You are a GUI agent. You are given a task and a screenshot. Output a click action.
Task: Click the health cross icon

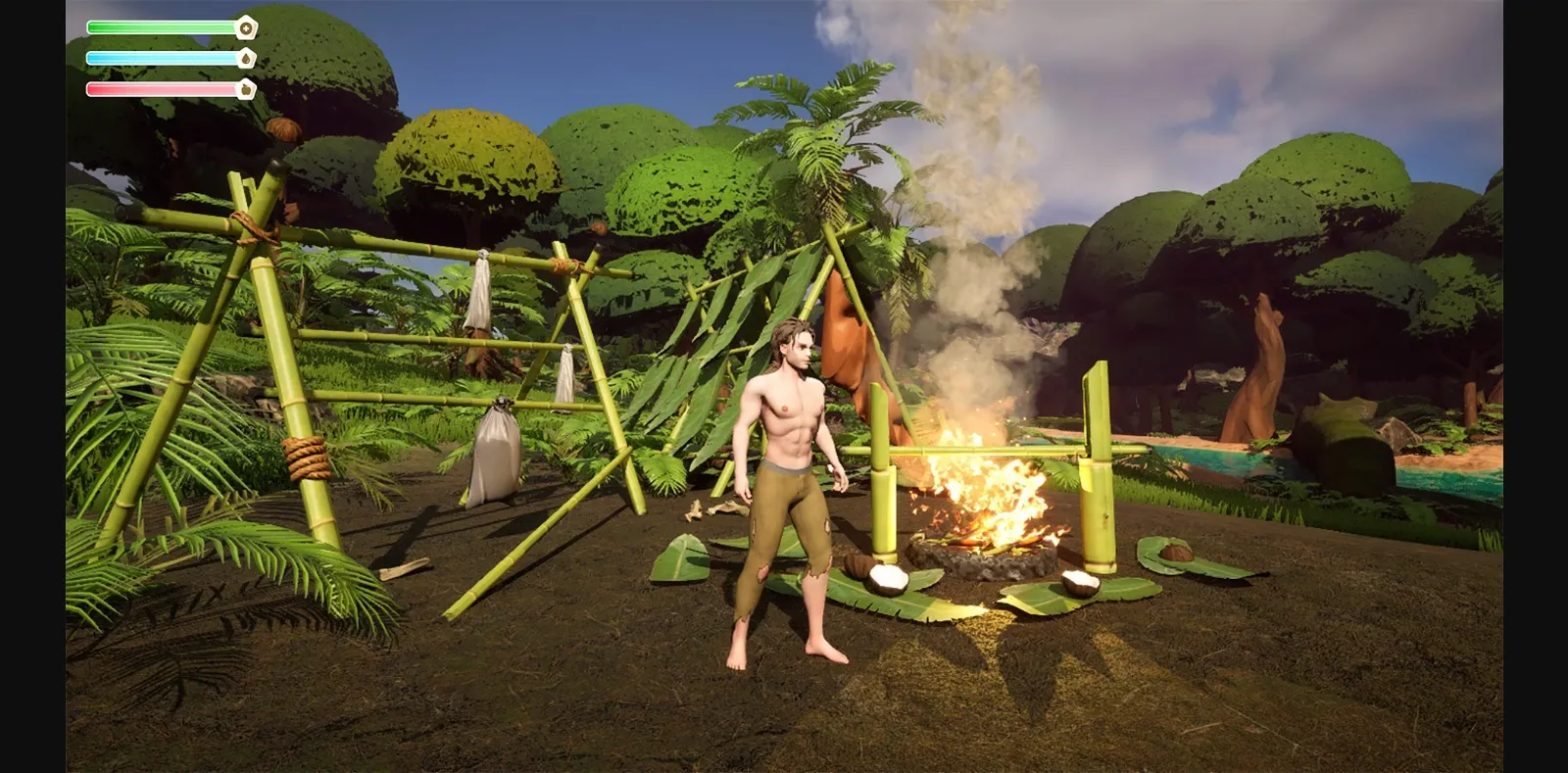(245, 28)
